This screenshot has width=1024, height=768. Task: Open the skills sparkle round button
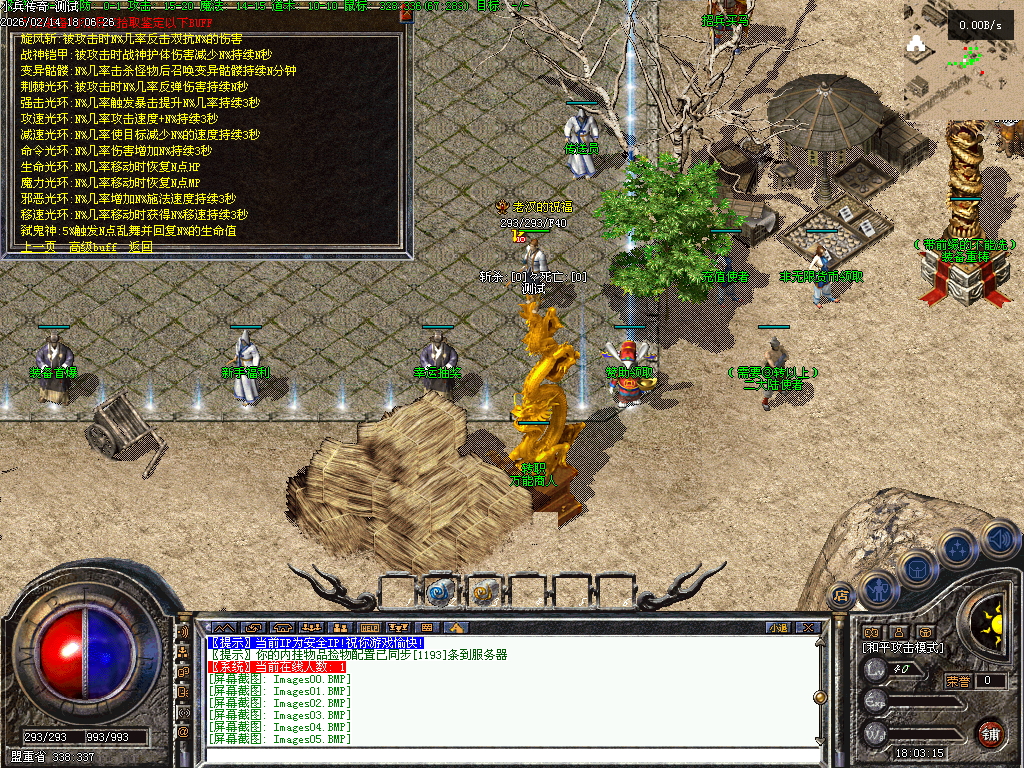(957, 548)
